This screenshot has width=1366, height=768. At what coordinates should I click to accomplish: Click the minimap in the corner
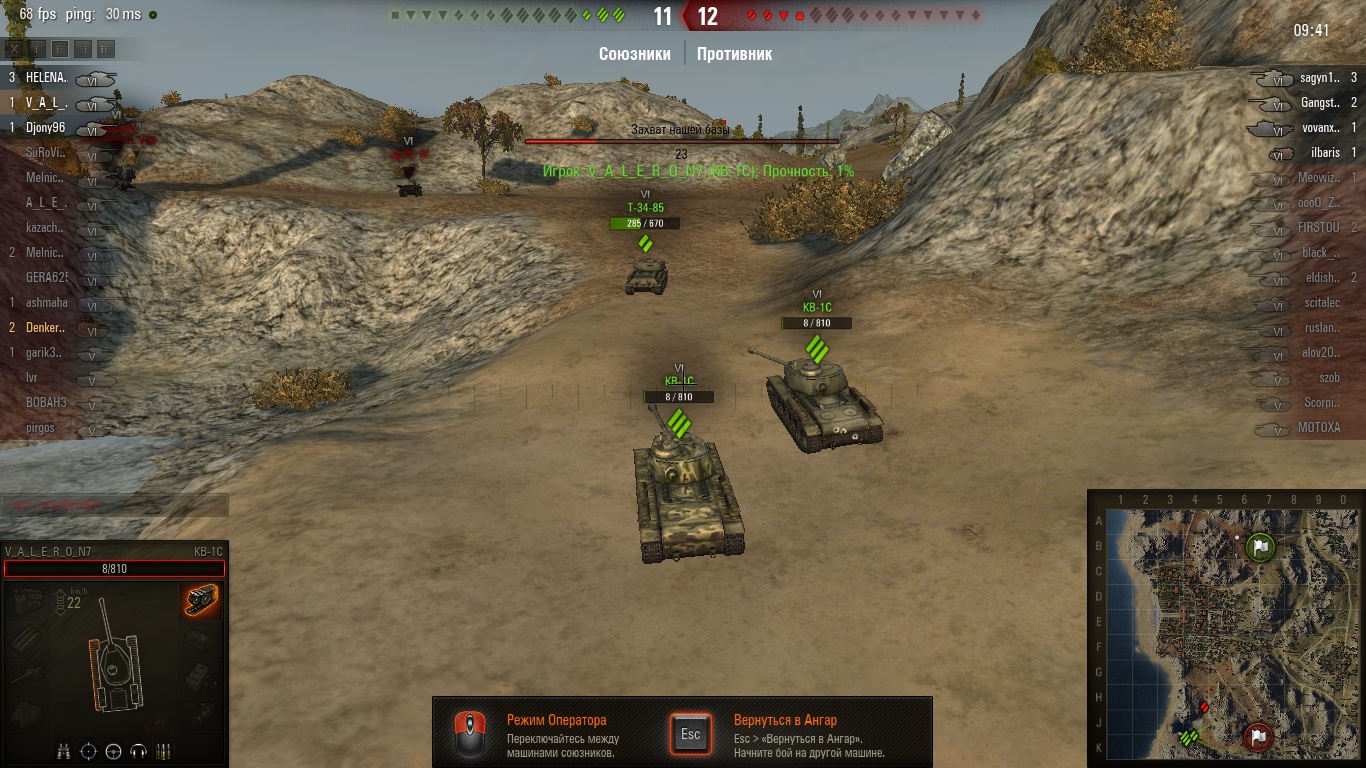click(x=1226, y=630)
